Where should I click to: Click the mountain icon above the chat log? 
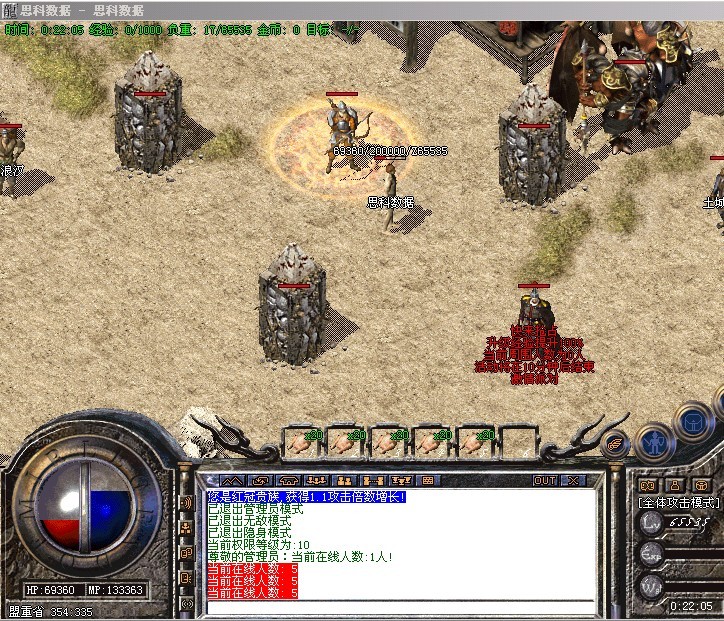pos(231,480)
